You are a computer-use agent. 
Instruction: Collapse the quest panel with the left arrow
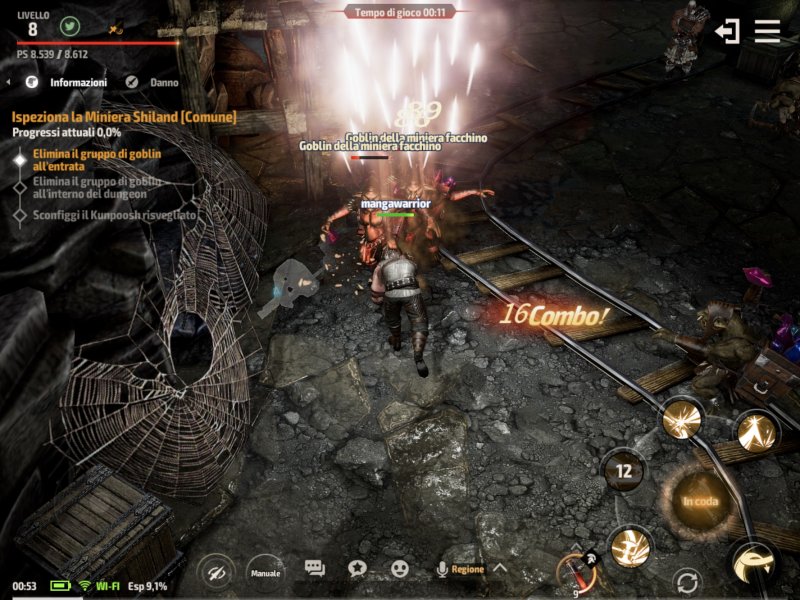tap(9, 82)
